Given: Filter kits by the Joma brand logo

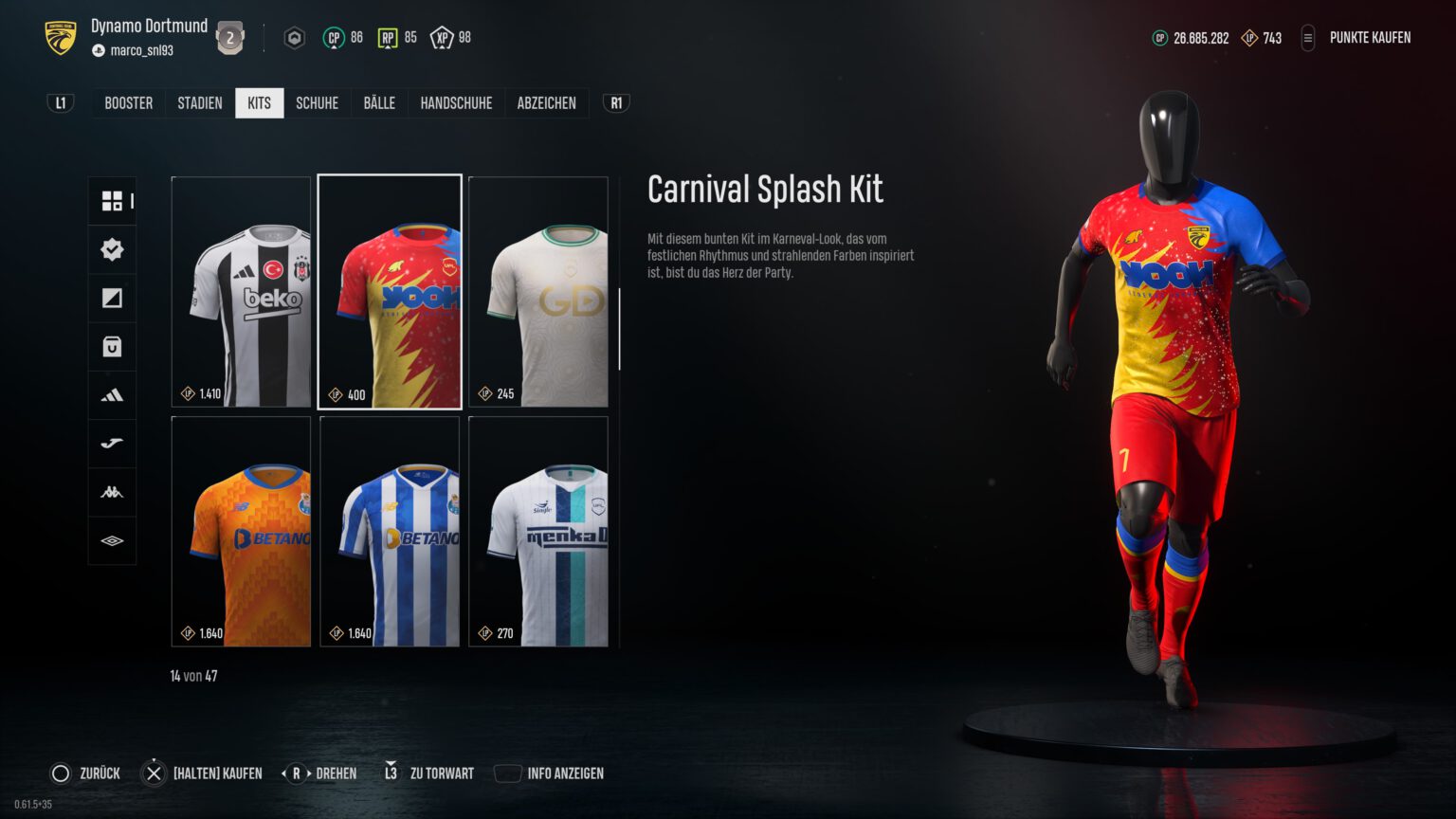Looking at the screenshot, I should click(112, 443).
